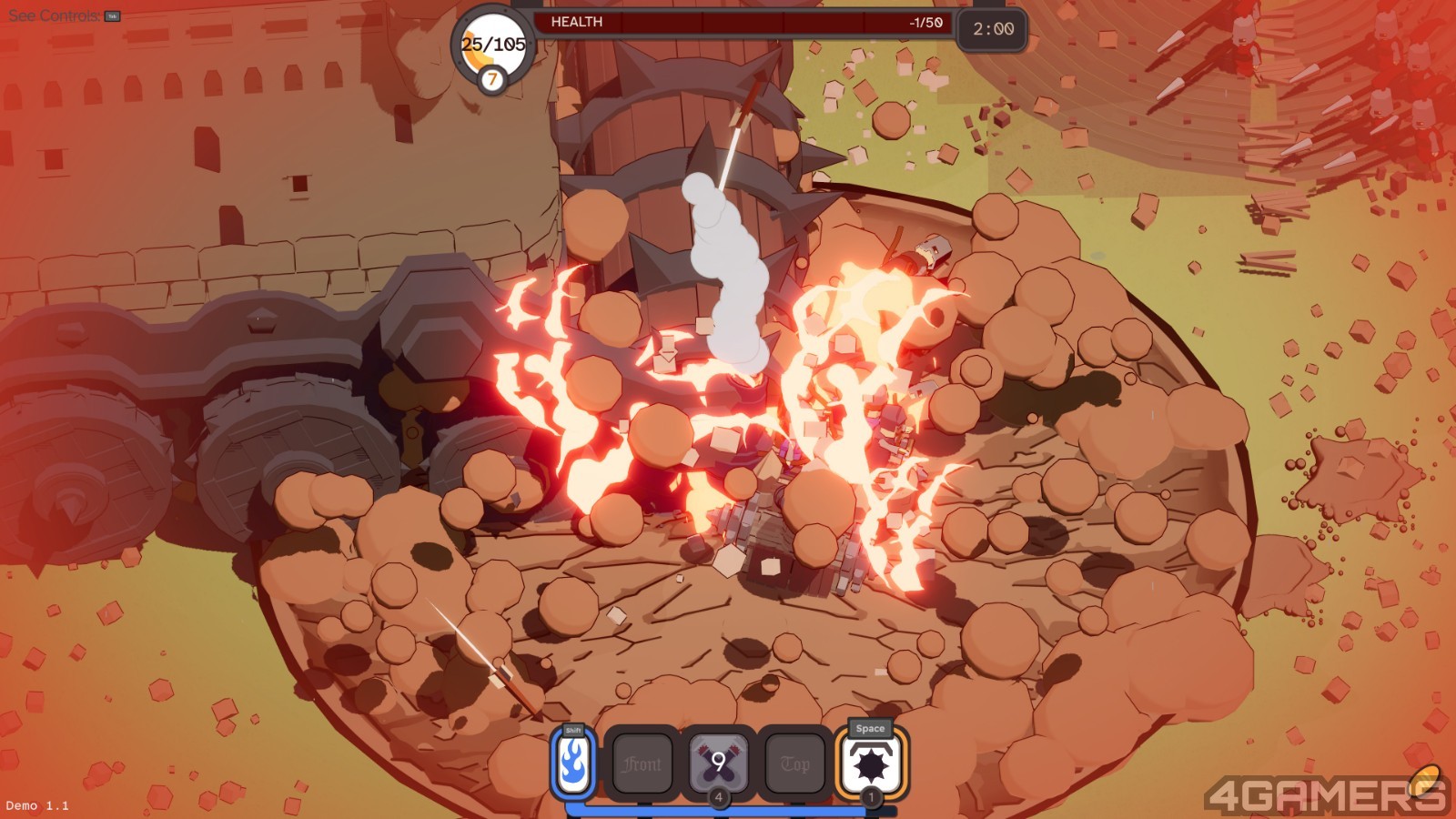Select the Front weapon slot
1456x819 pixels.
click(642, 764)
